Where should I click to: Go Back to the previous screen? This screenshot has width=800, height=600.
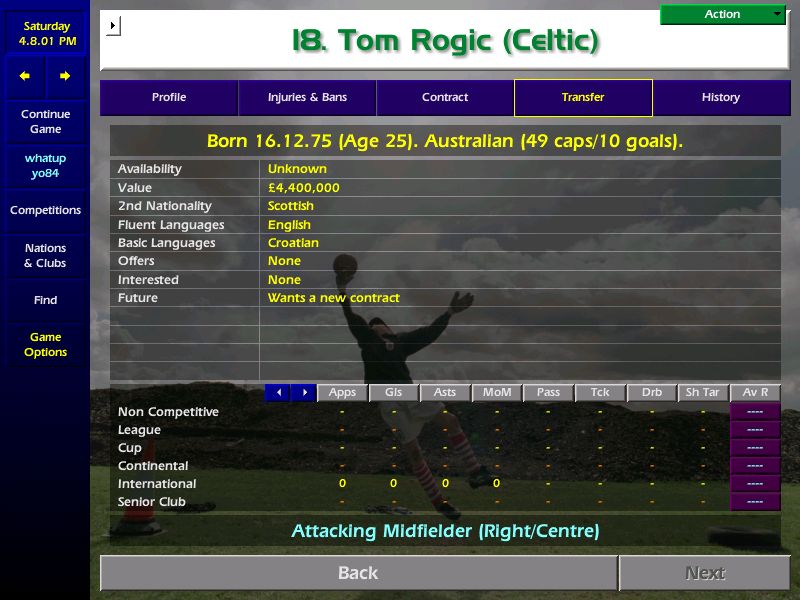(x=358, y=573)
